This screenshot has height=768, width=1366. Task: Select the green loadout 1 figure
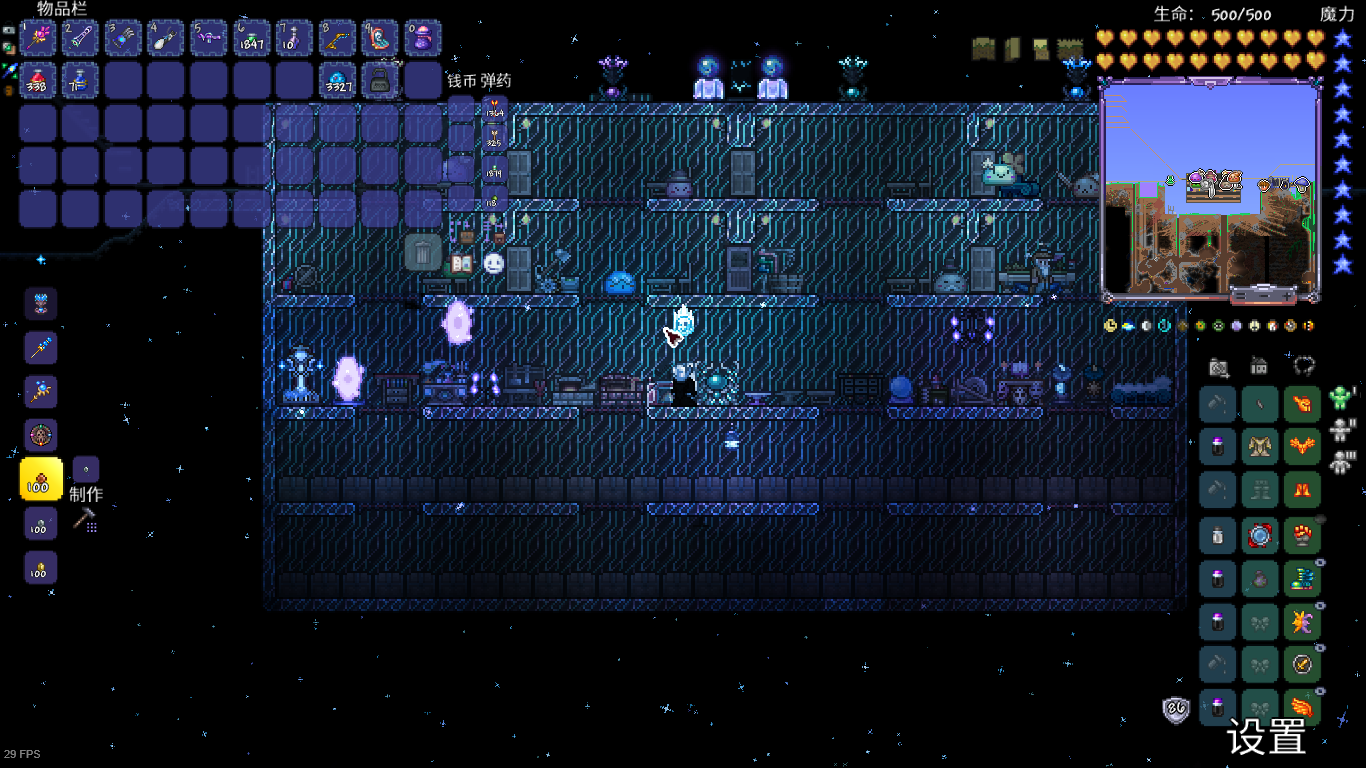(1342, 398)
